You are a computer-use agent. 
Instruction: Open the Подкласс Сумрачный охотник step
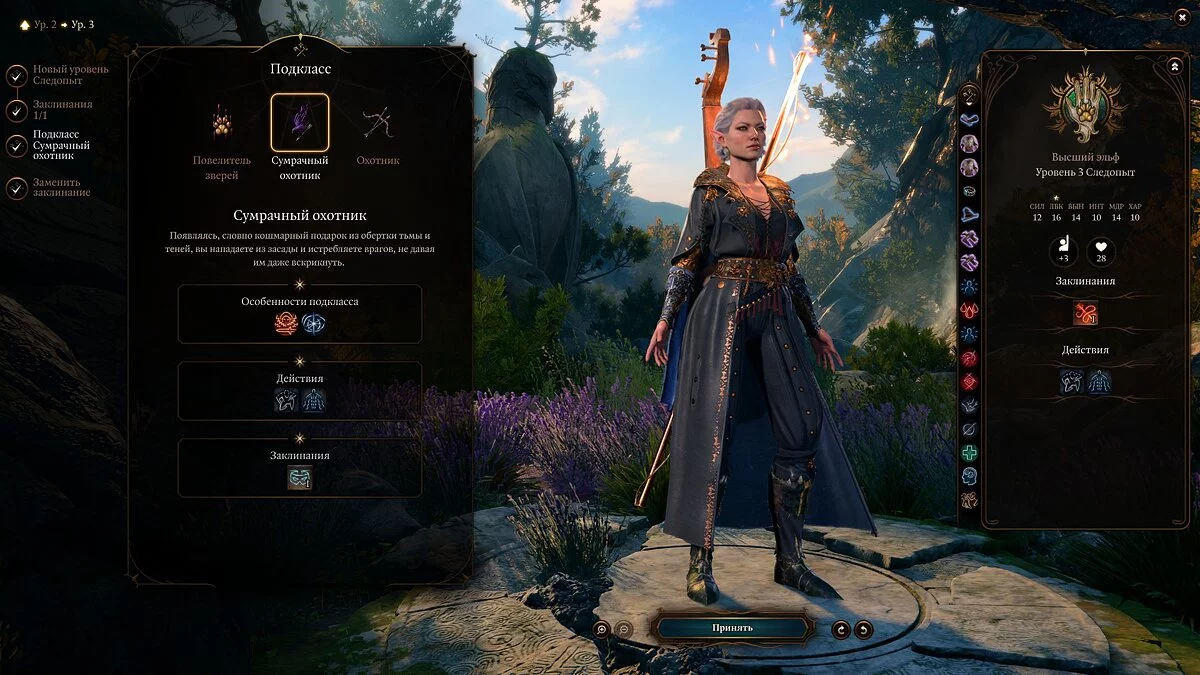coord(17,146)
